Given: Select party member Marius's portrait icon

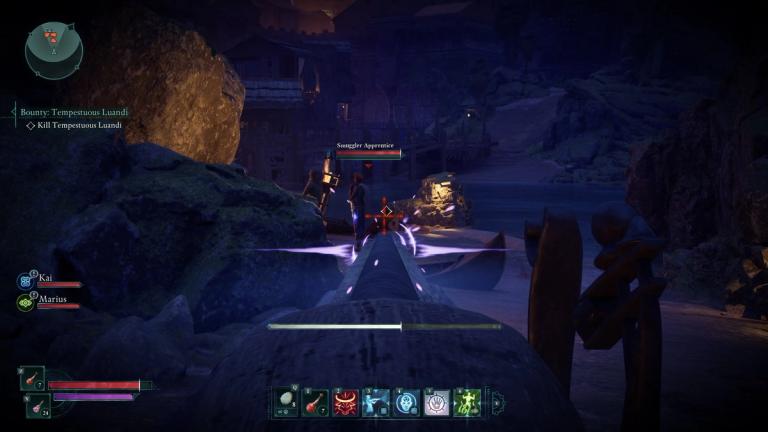Looking at the screenshot, I should pyautogui.click(x=25, y=301).
